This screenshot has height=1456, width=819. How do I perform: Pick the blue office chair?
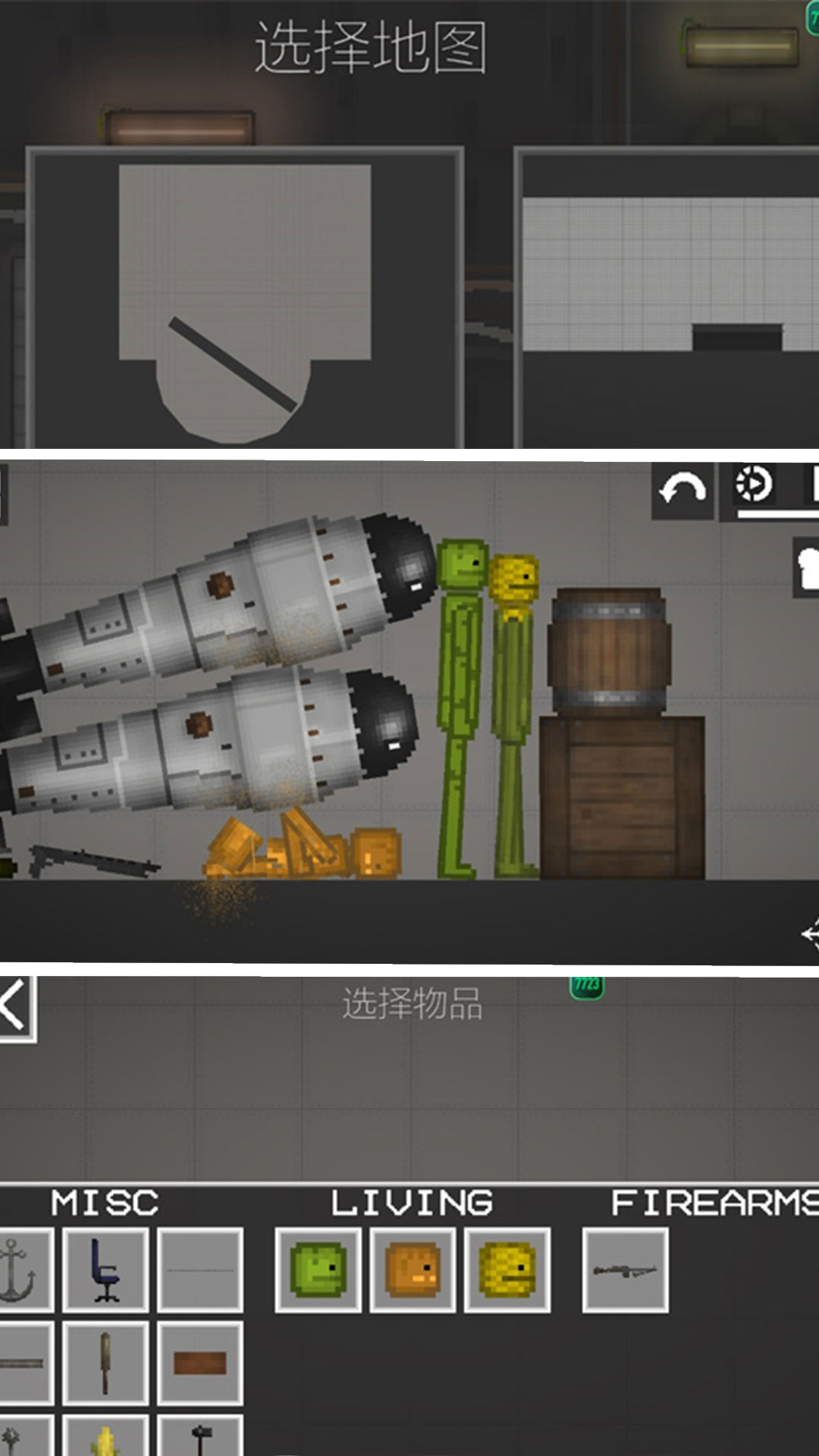105,1270
